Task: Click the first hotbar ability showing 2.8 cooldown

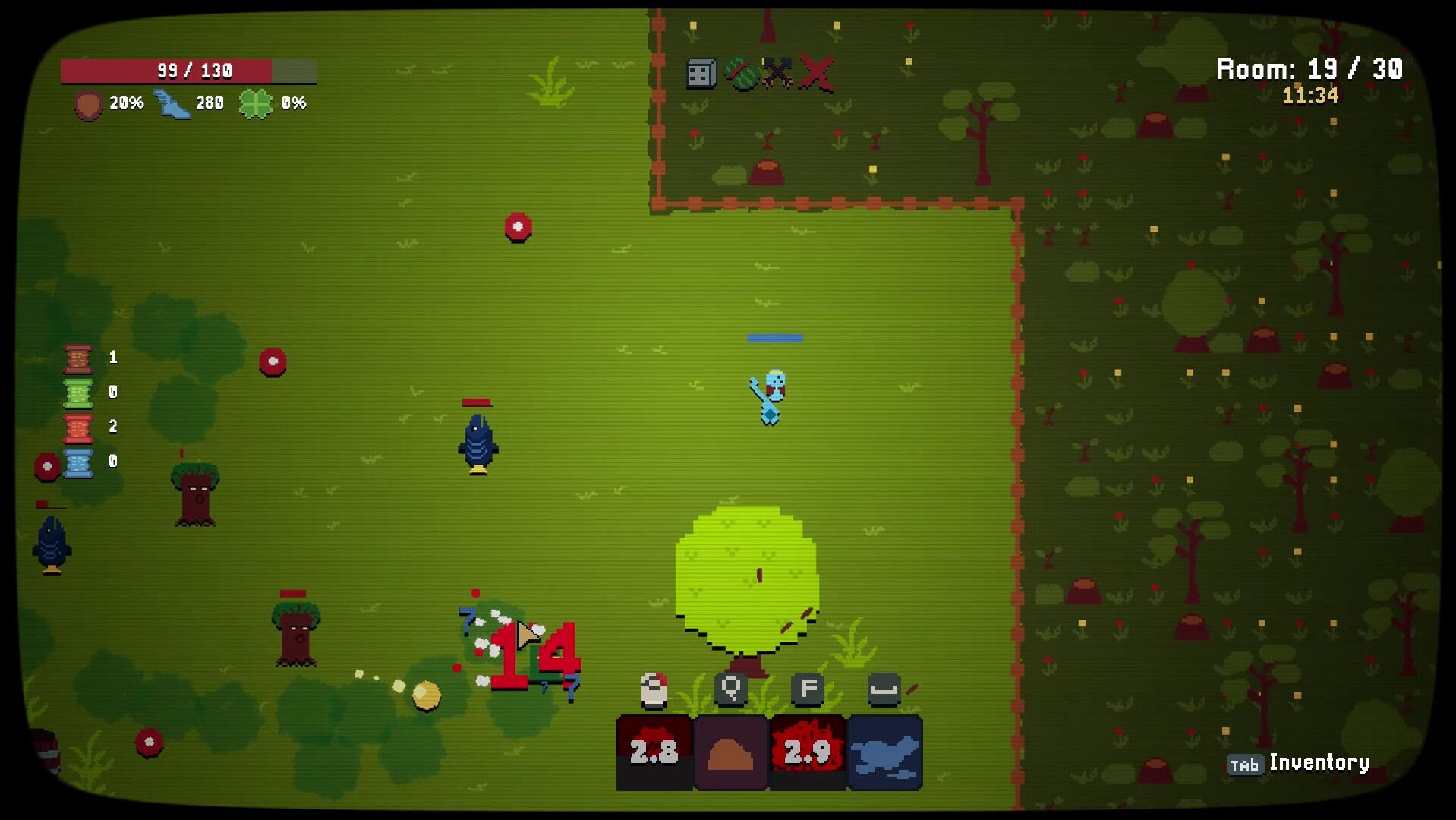Action: coord(654,752)
